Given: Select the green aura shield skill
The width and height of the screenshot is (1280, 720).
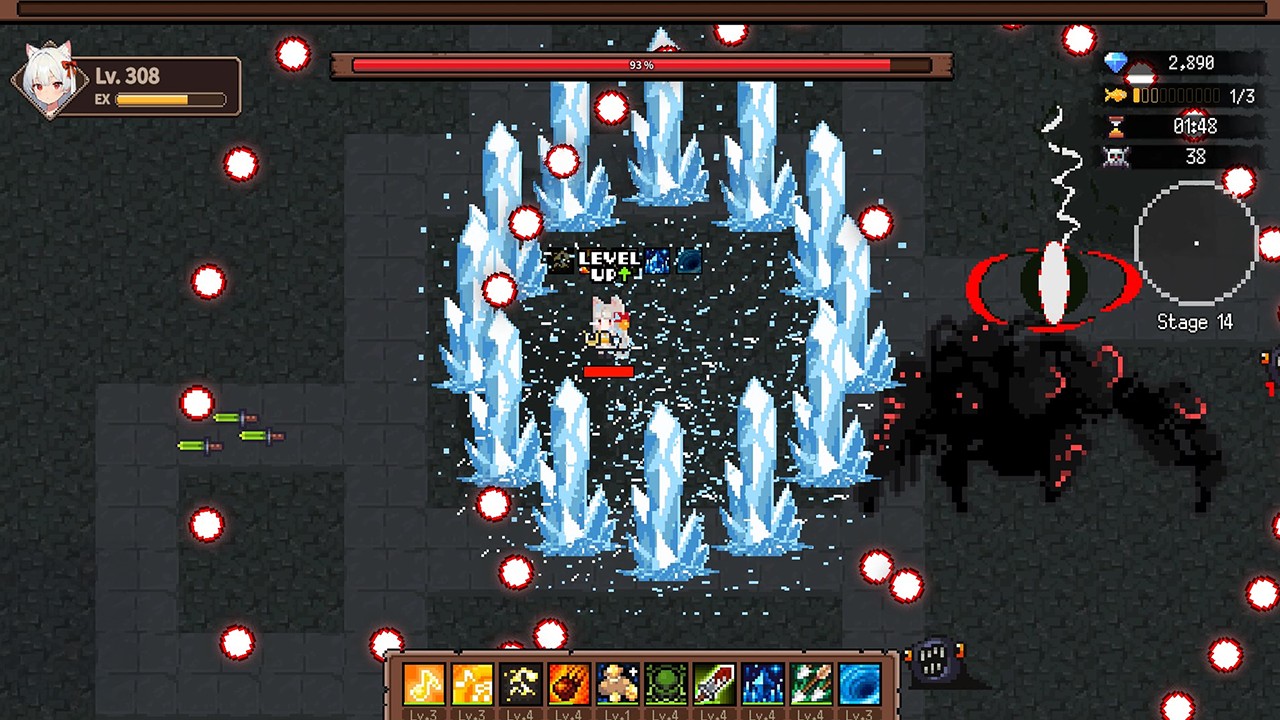Looking at the screenshot, I should pyautogui.click(x=665, y=683).
